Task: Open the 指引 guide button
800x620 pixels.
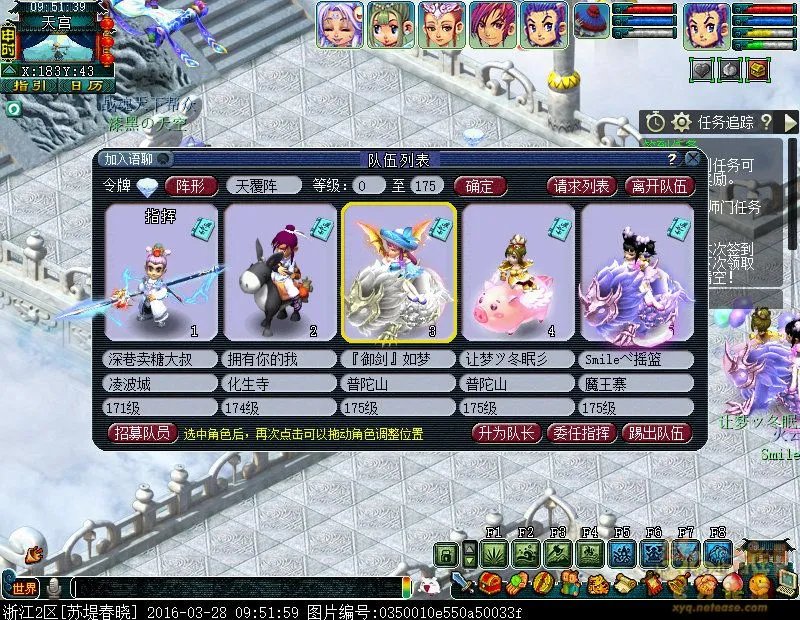Action: [29, 86]
